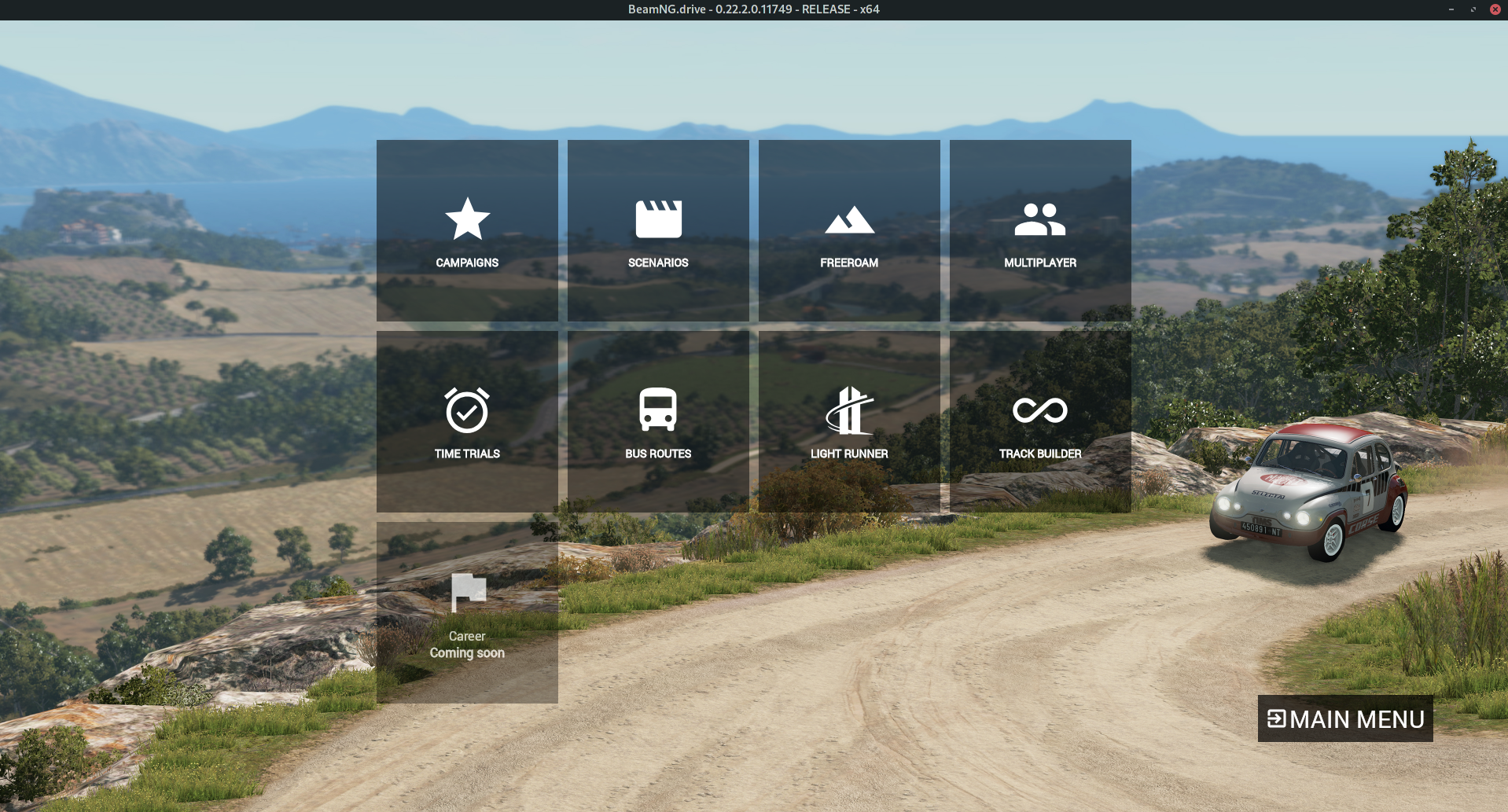This screenshot has width=1508, height=812.
Task: Start the Time Trials mode
Action: (x=467, y=421)
